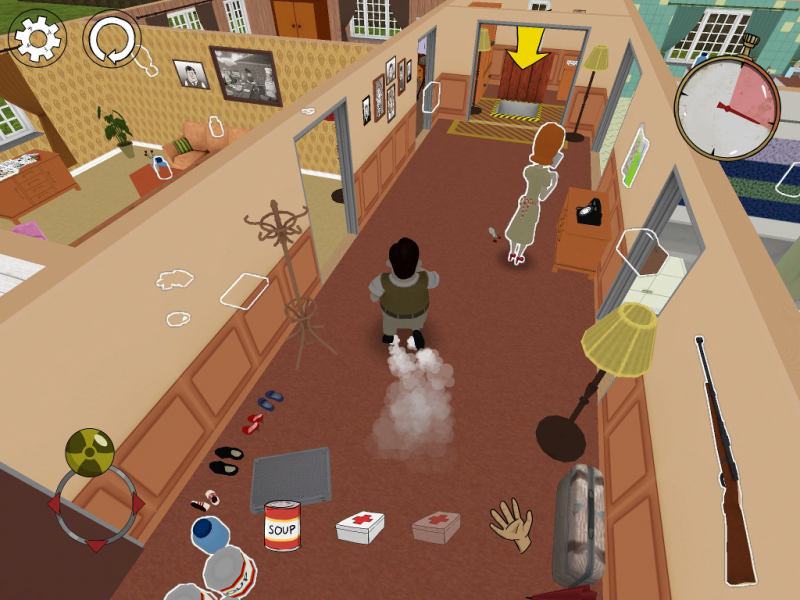Image resolution: width=800 pixels, height=600 pixels.
Task: Open the gear settings menu
Action: 38,39
